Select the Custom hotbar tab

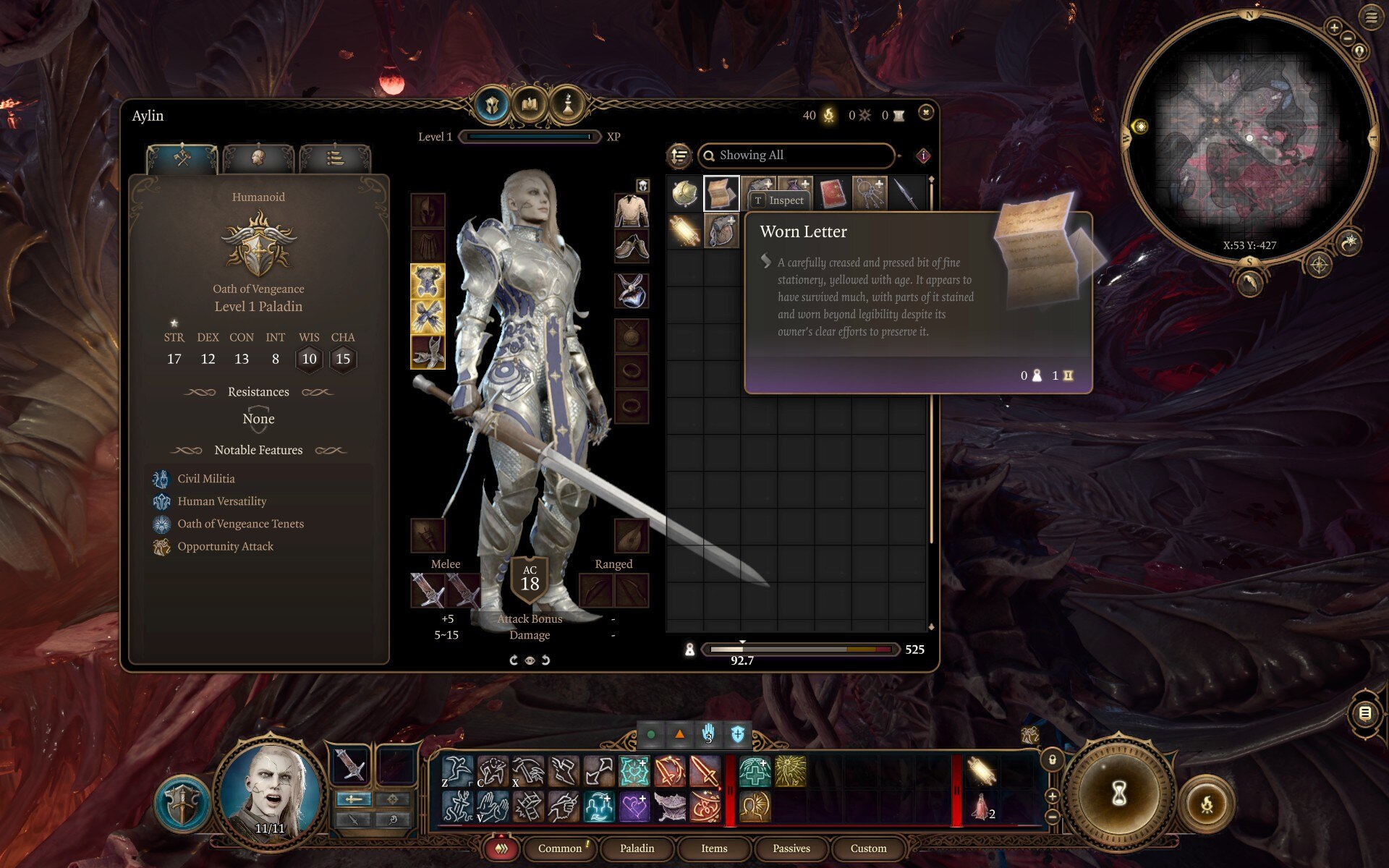pyautogui.click(x=868, y=848)
